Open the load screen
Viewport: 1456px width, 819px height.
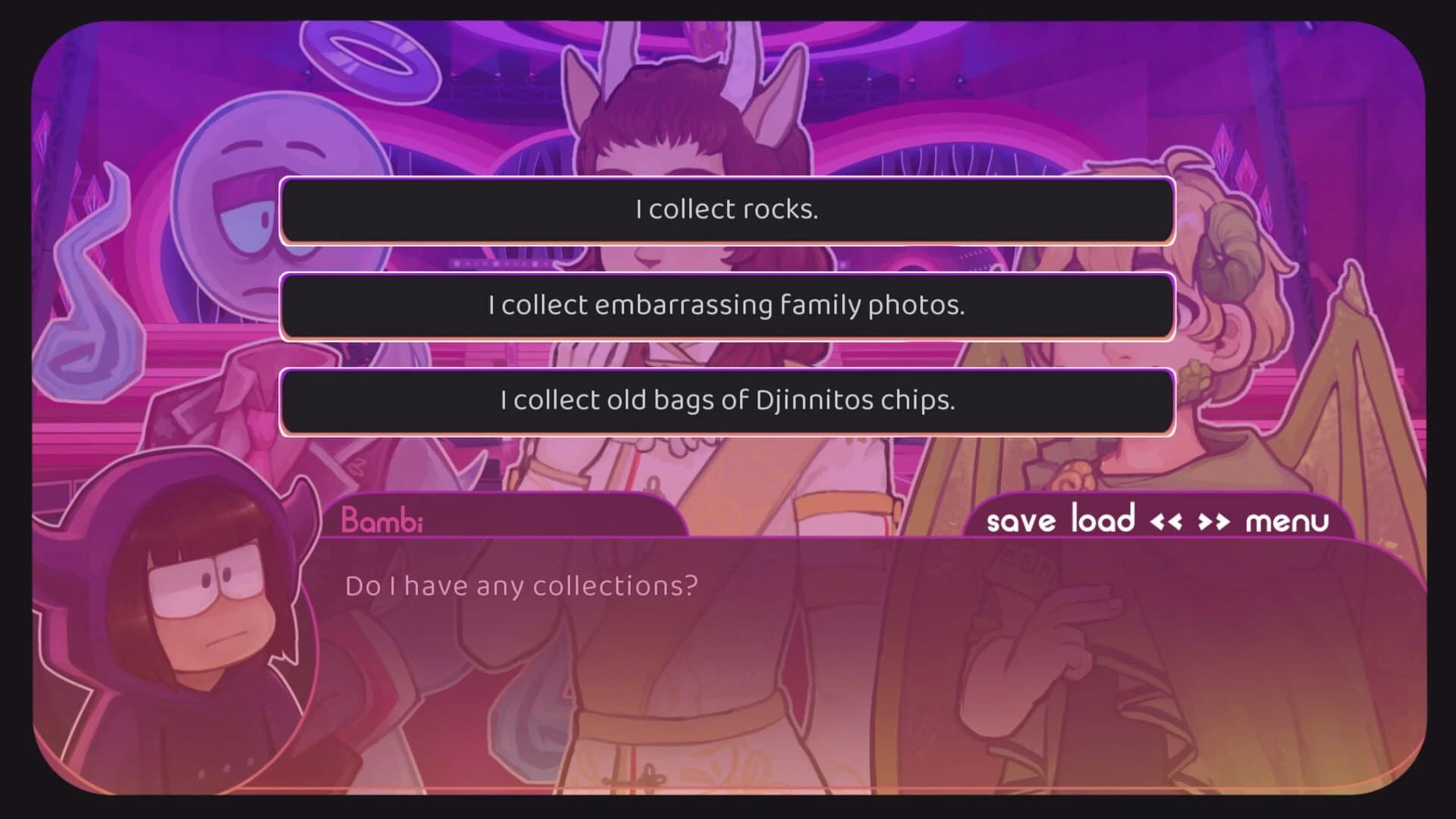click(1105, 520)
